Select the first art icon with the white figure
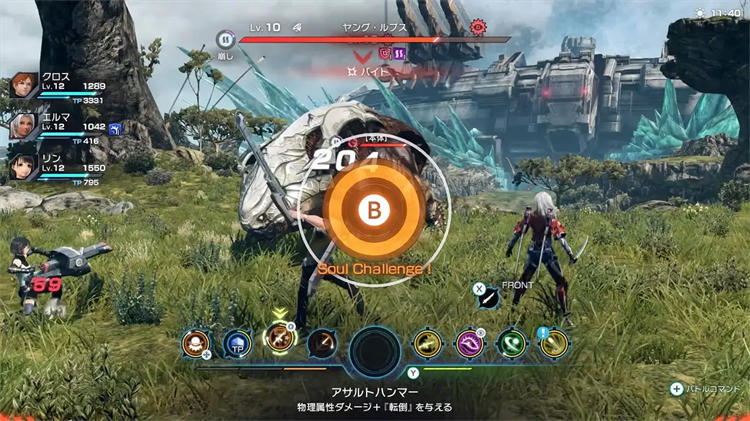 (x=194, y=344)
